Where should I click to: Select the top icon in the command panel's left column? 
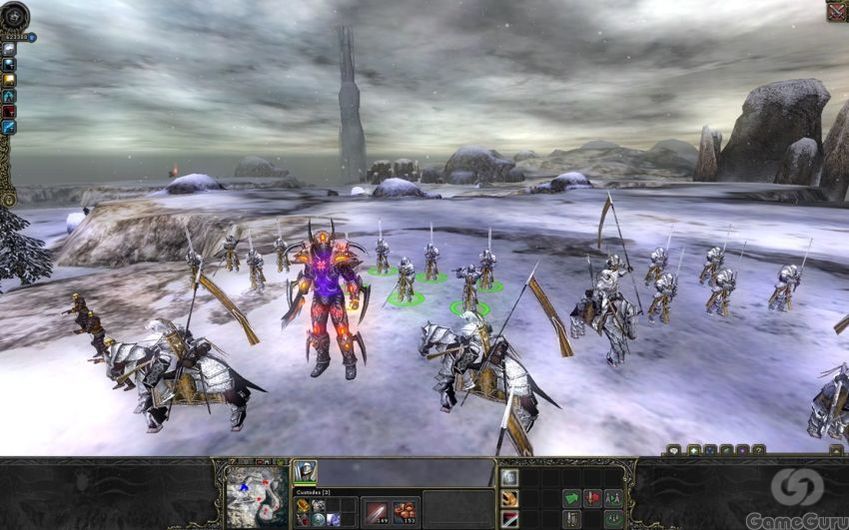(x=510, y=478)
